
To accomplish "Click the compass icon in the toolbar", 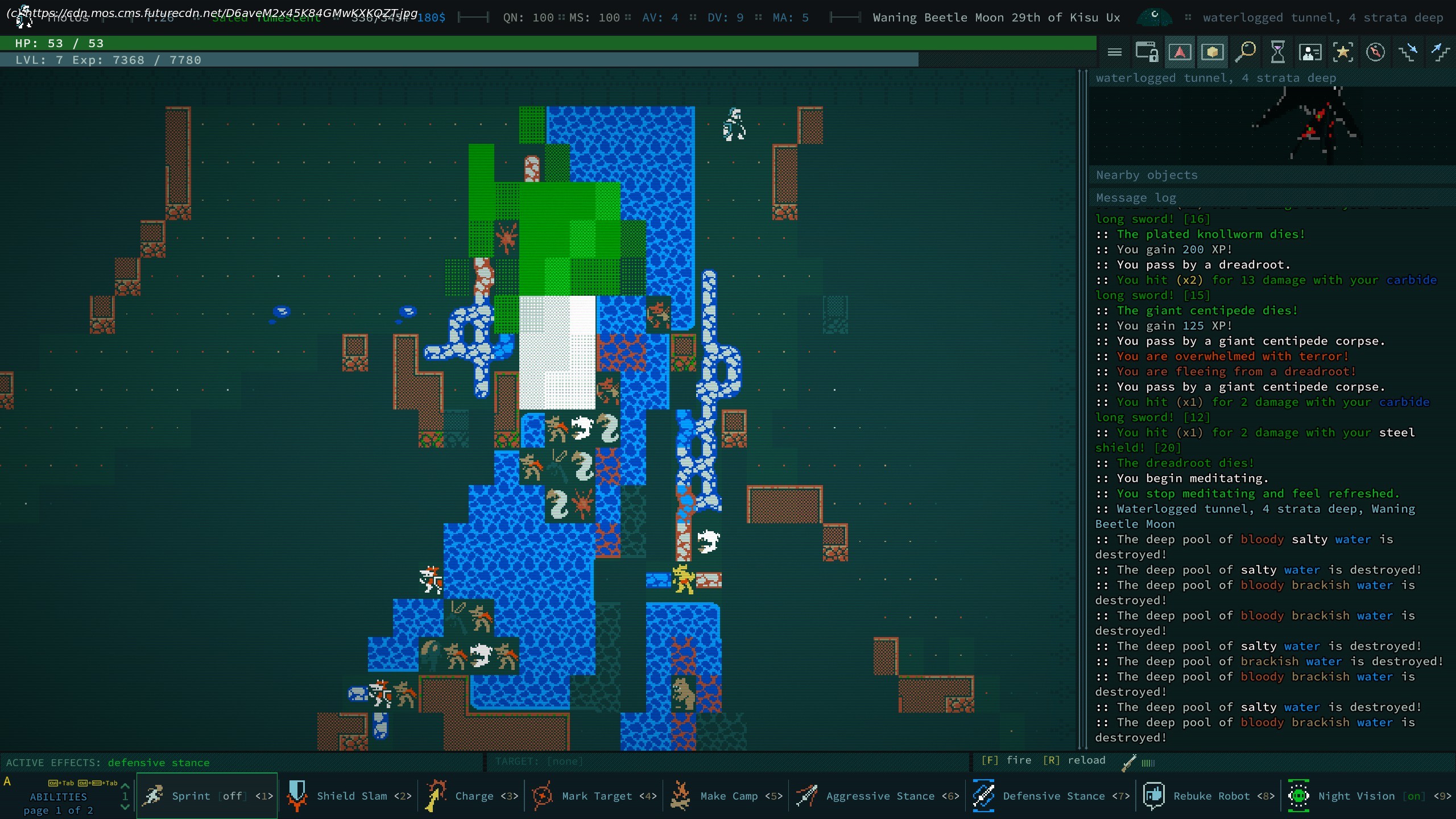I will [1375, 52].
